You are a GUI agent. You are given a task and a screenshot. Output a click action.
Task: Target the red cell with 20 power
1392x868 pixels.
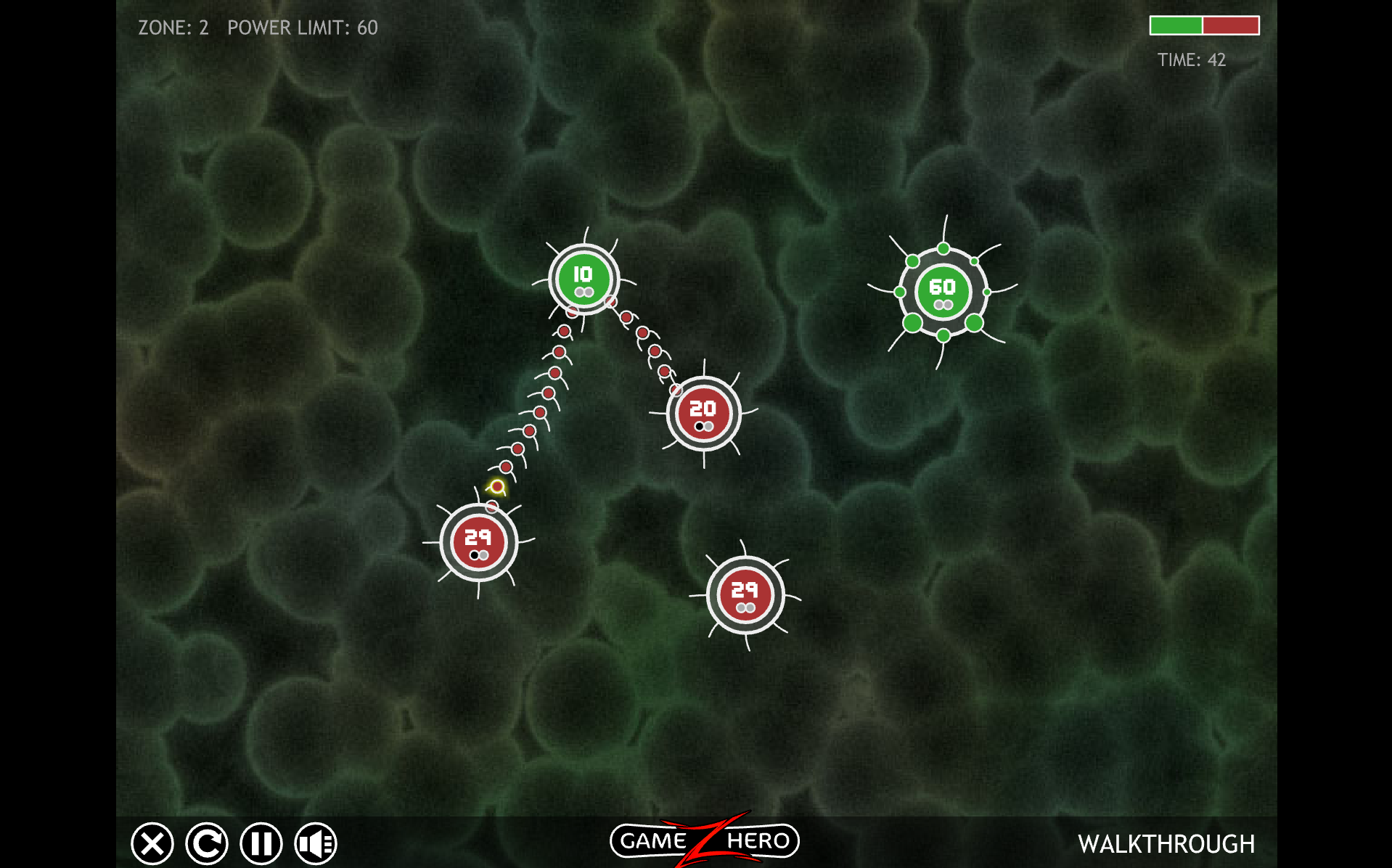703,414
